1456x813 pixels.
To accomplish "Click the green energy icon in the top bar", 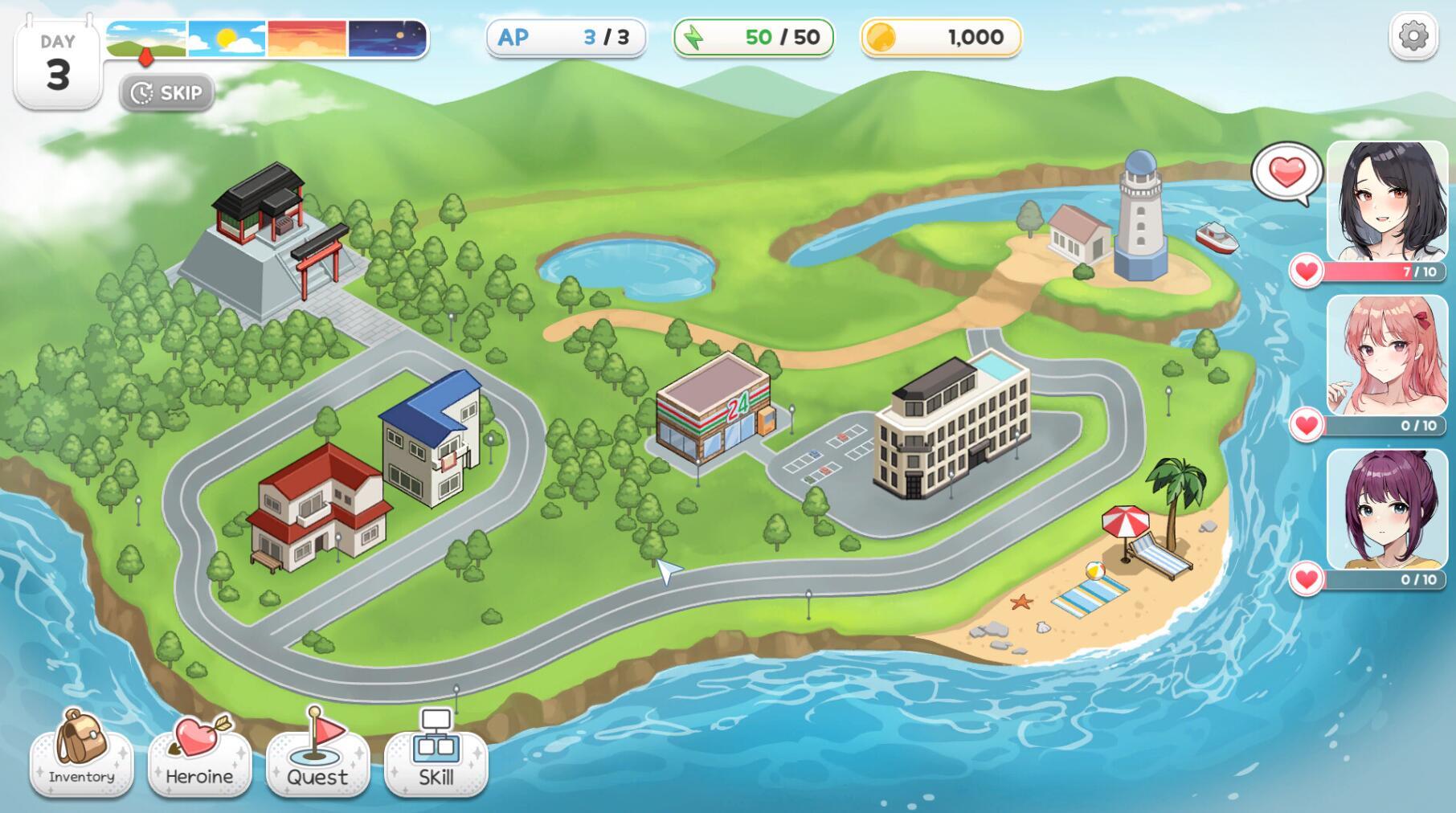I will point(693,35).
